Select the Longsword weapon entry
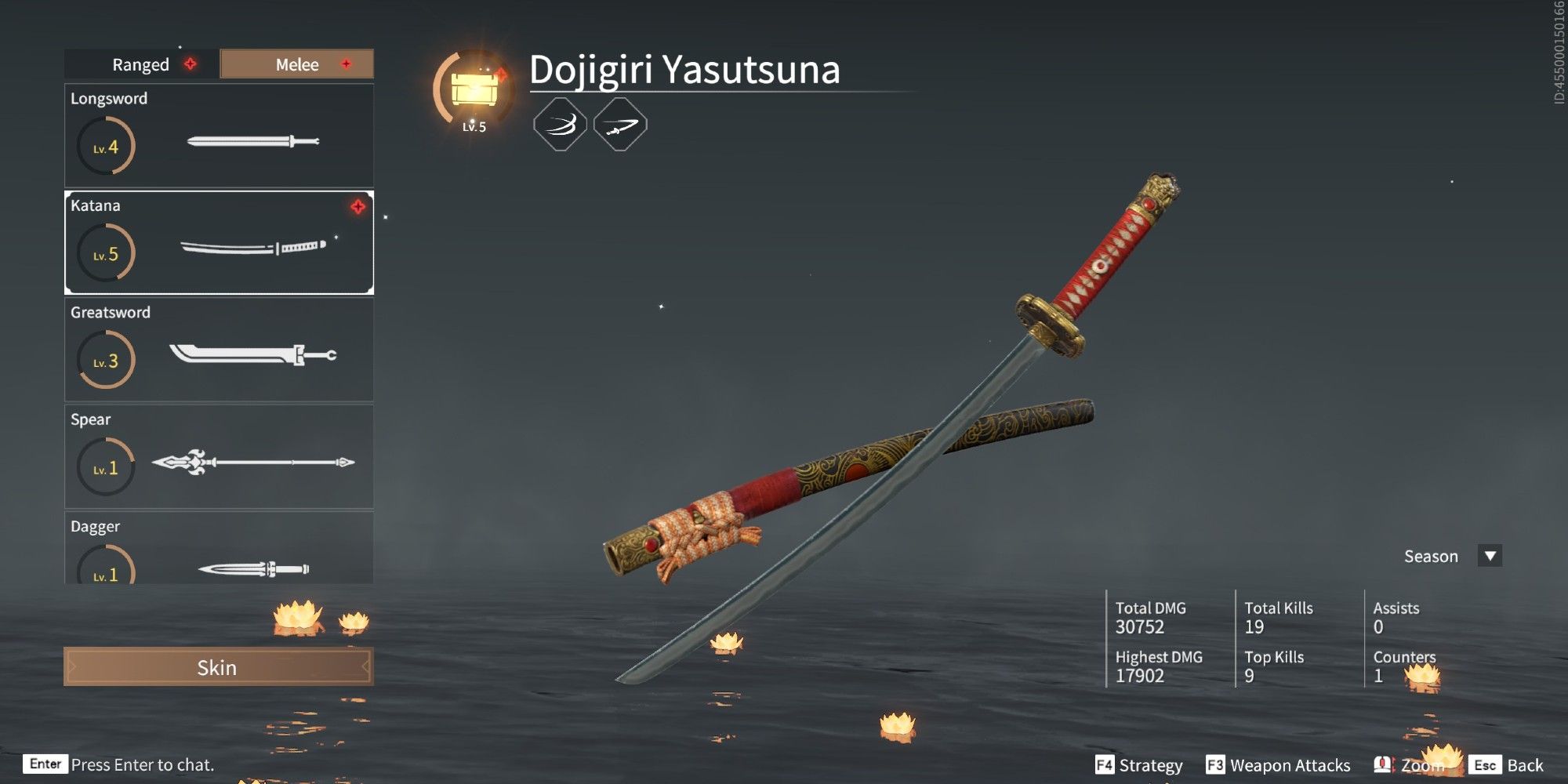This screenshot has width=1568, height=784. (x=219, y=136)
